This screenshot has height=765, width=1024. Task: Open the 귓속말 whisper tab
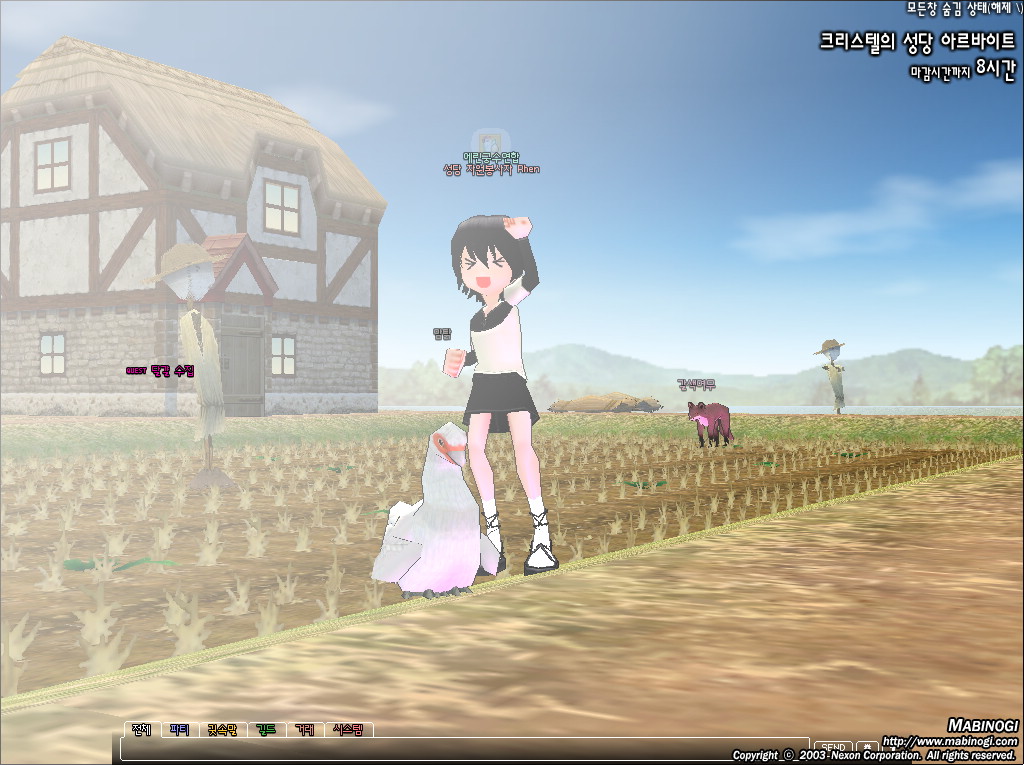point(221,730)
